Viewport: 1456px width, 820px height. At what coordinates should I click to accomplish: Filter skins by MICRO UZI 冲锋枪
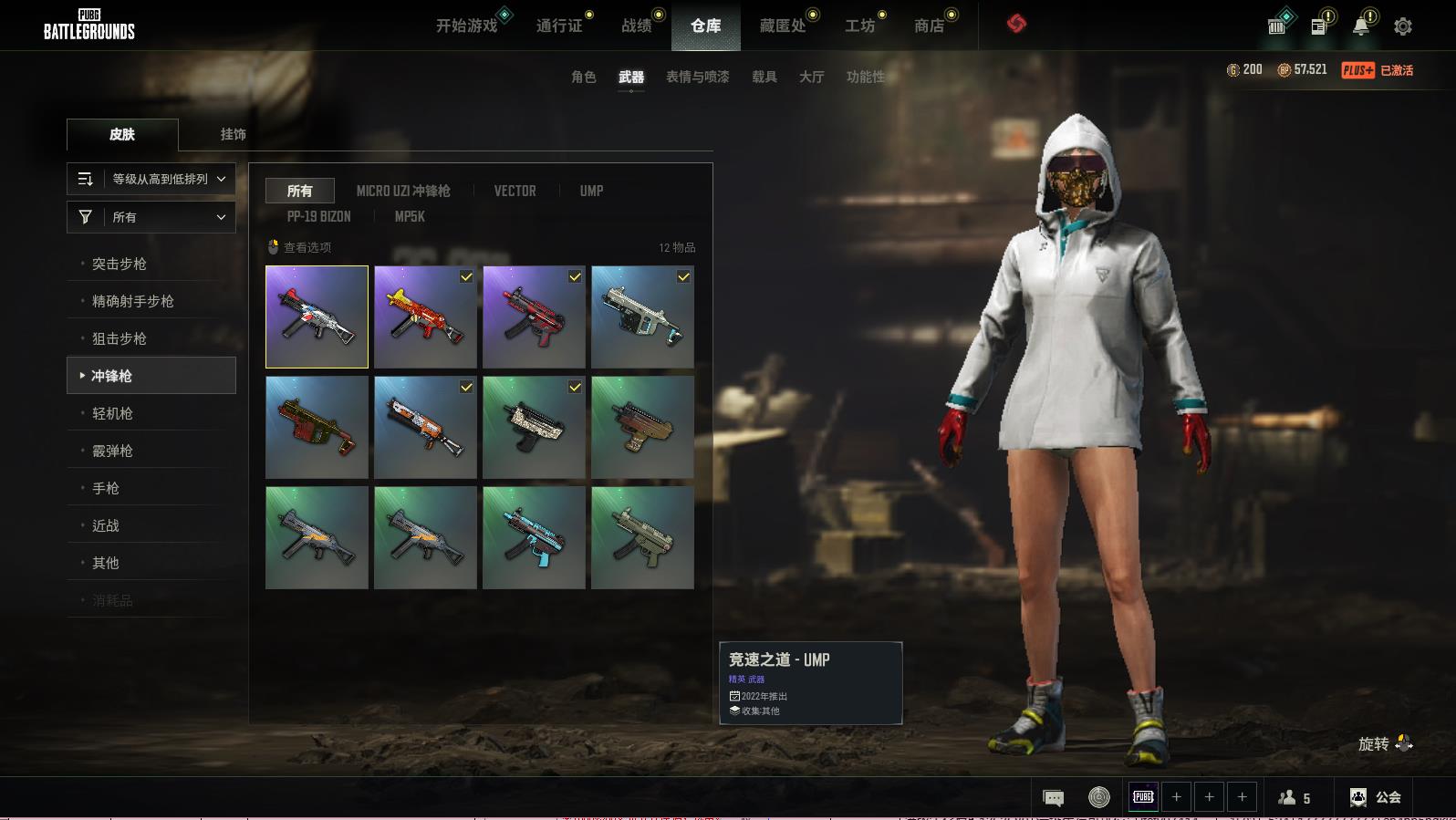402,191
